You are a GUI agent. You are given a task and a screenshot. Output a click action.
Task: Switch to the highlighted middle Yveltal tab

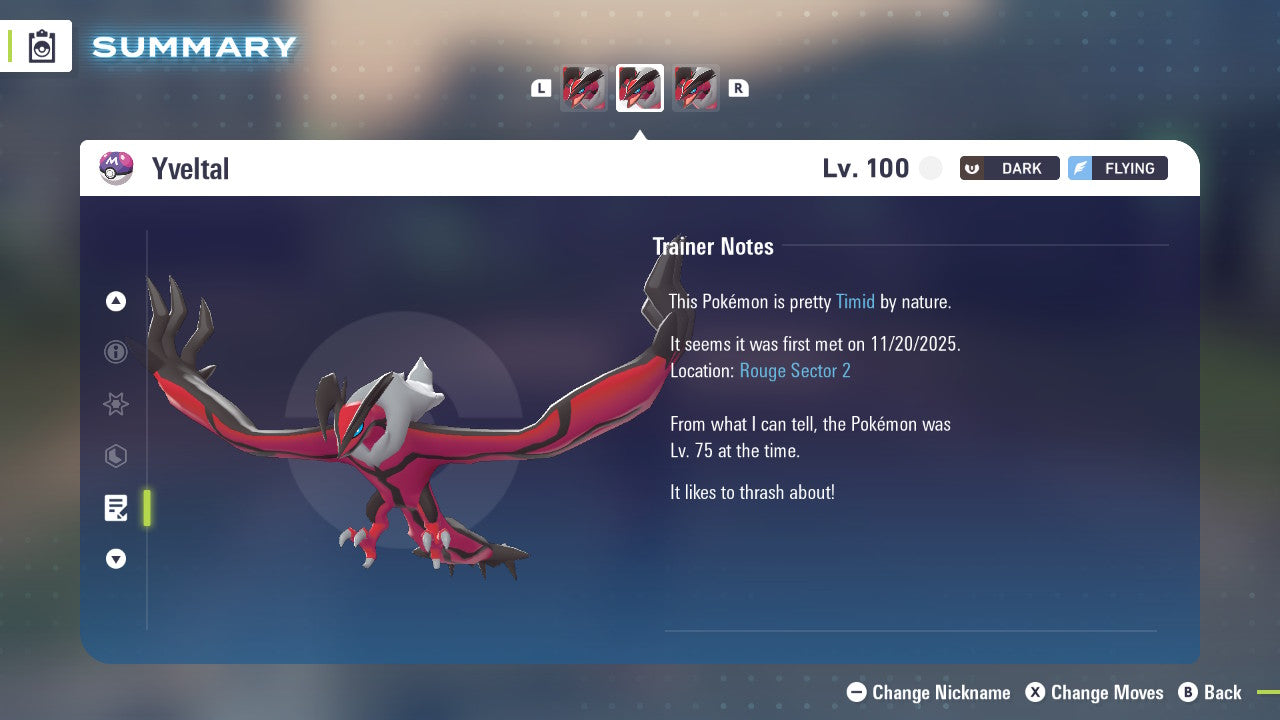point(639,87)
